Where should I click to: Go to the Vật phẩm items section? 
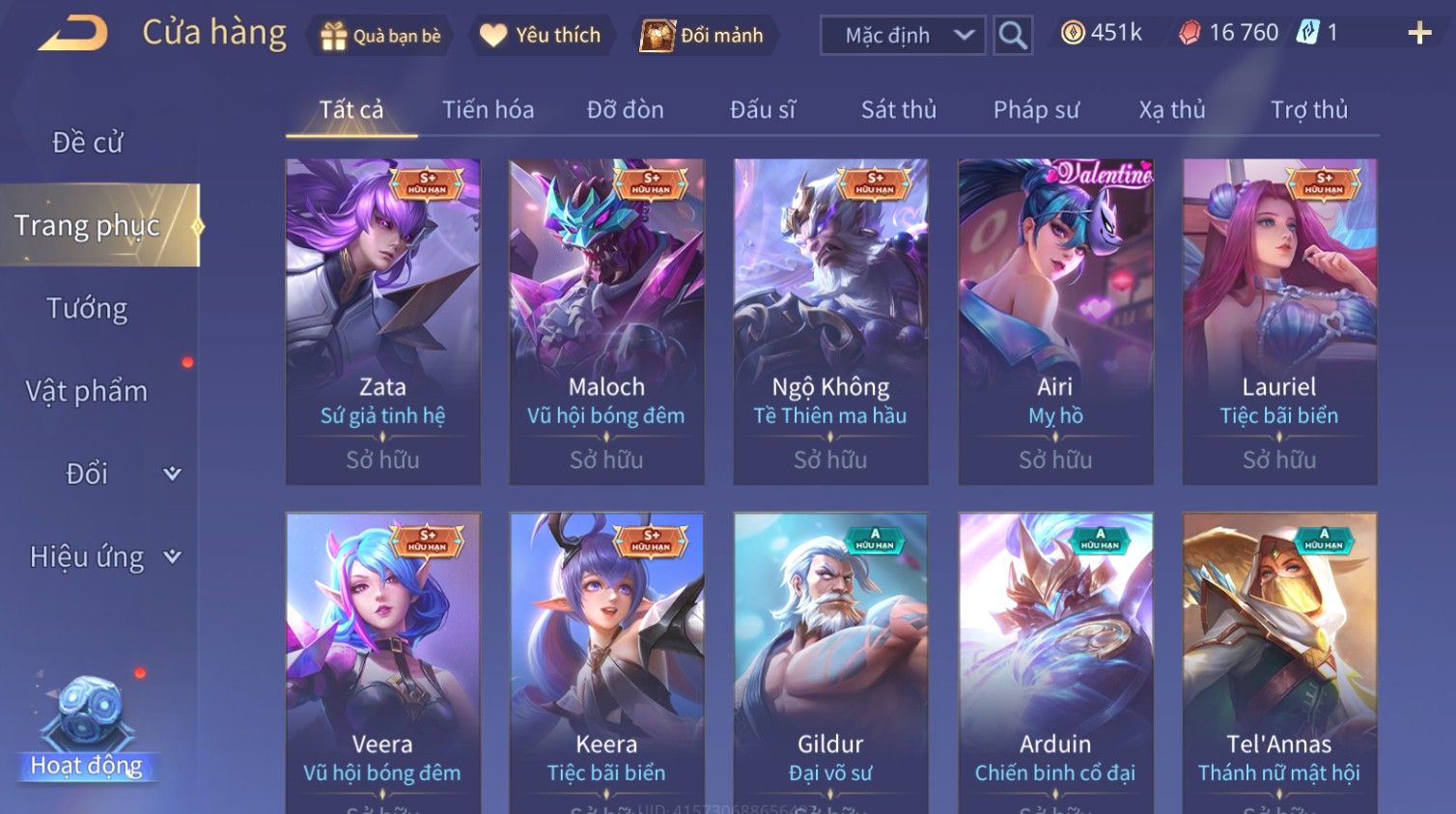tap(87, 391)
